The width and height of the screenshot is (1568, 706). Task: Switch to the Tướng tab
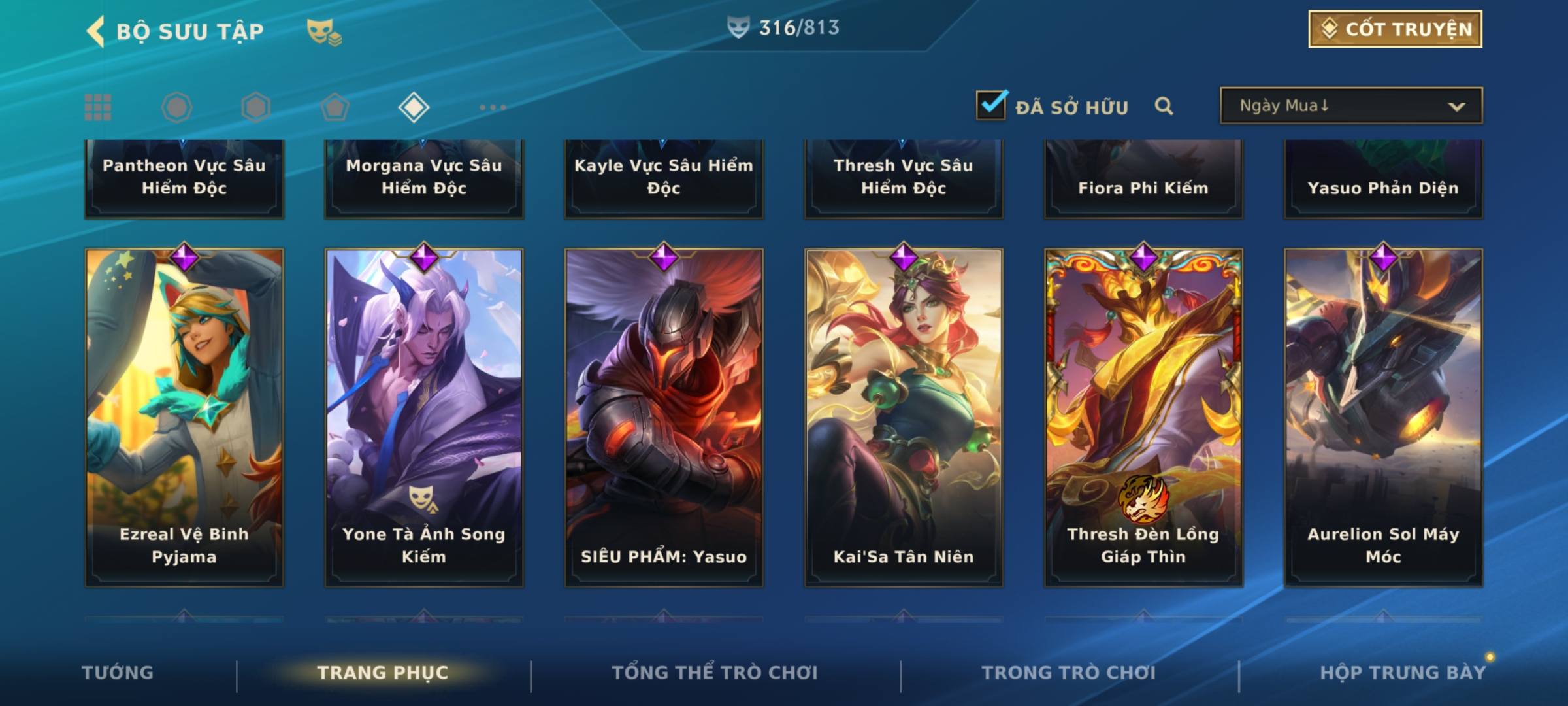[118, 673]
